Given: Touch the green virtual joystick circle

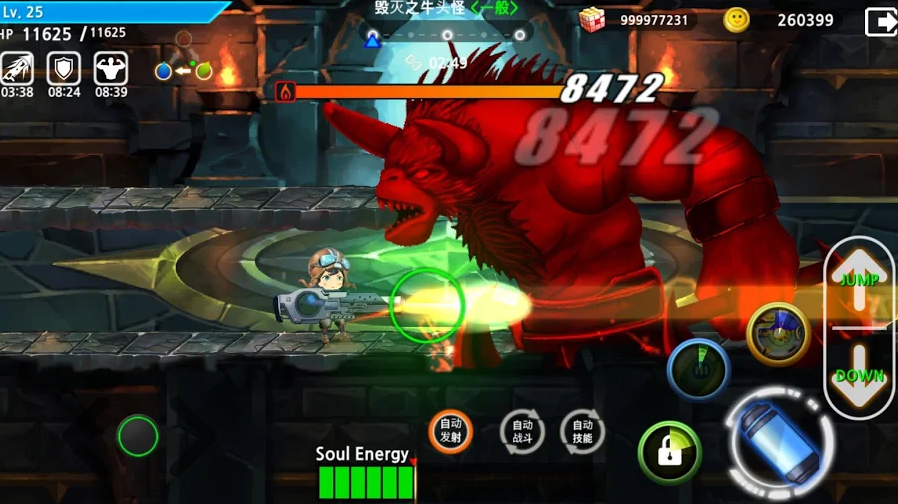Looking at the screenshot, I should point(138,436).
